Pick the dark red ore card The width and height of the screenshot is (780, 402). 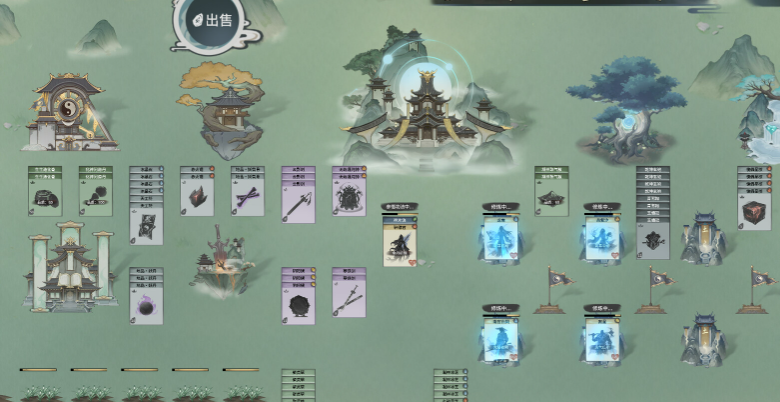(197, 196)
